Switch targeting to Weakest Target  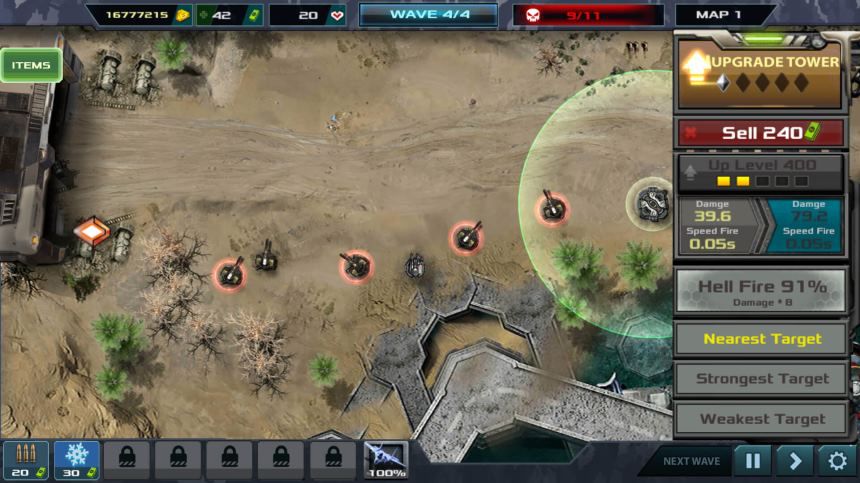click(x=762, y=419)
